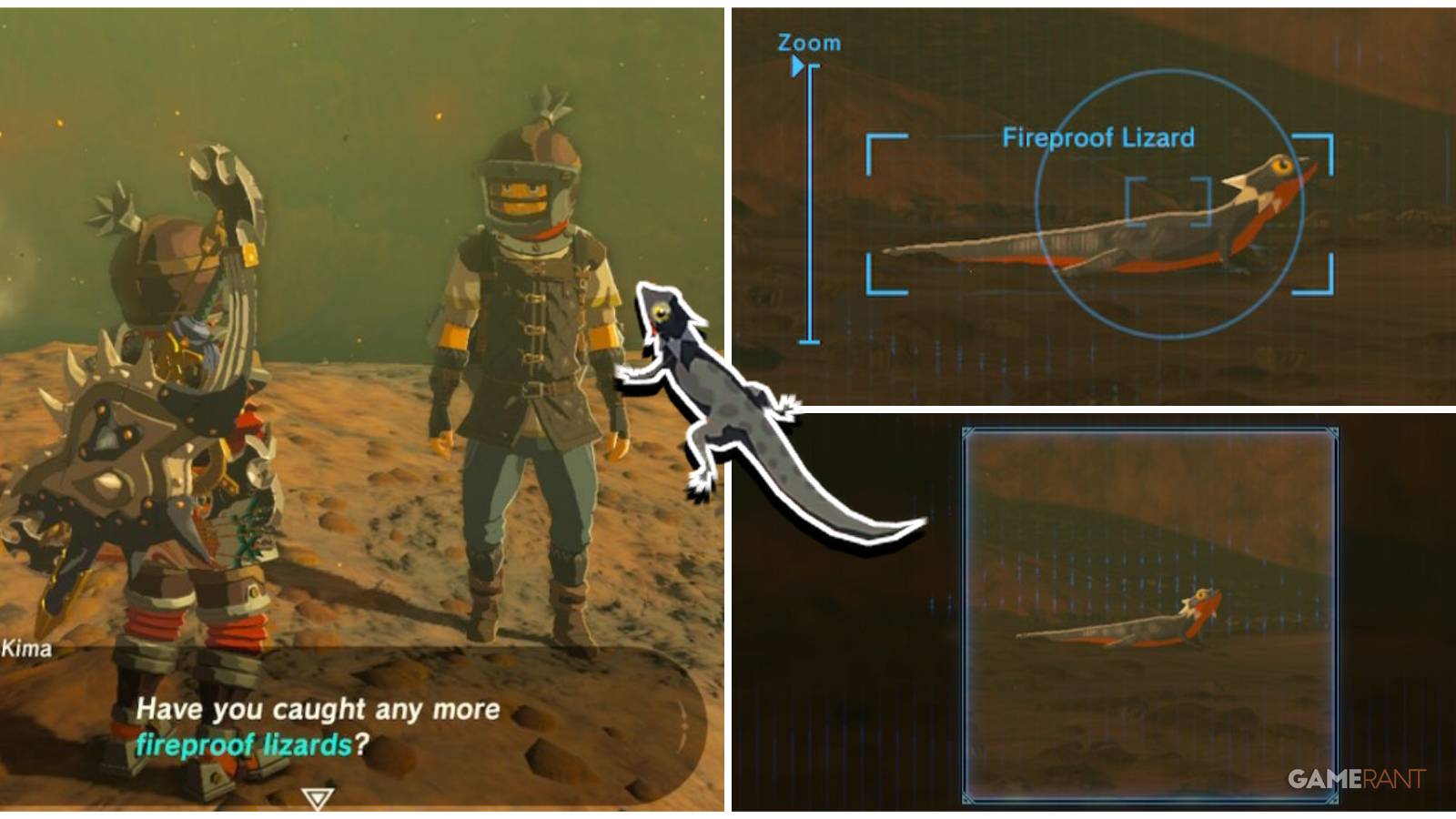Click the dialogue line 'Have you caught any more'
This screenshot has height=819, width=1456.
point(317,708)
